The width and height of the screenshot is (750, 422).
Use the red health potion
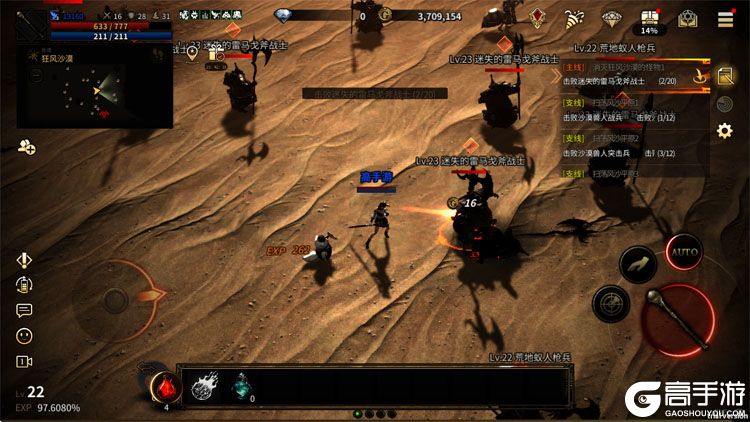coord(165,385)
